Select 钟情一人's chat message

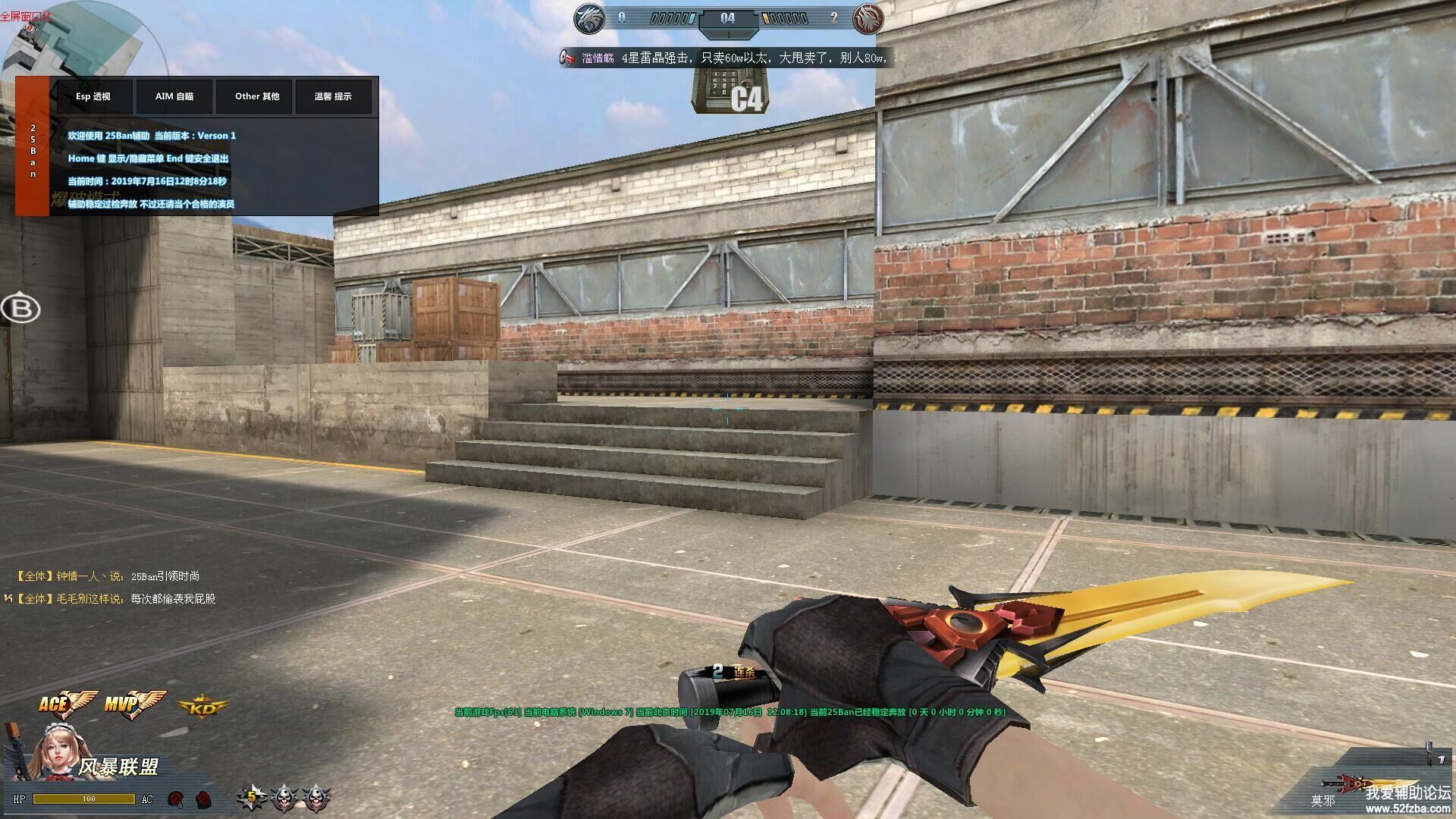pos(108,576)
